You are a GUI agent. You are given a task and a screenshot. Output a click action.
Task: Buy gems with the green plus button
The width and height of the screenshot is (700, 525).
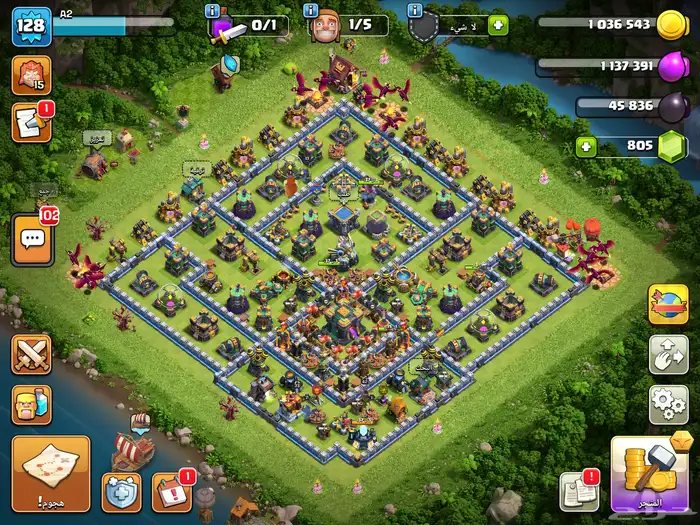click(587, 147)
